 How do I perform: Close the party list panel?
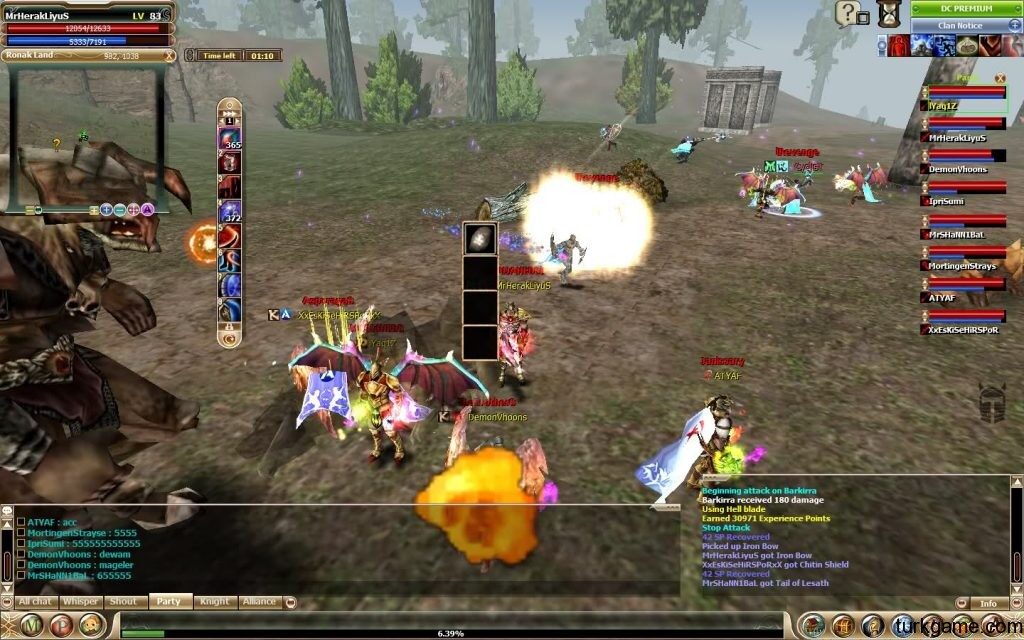999,78
